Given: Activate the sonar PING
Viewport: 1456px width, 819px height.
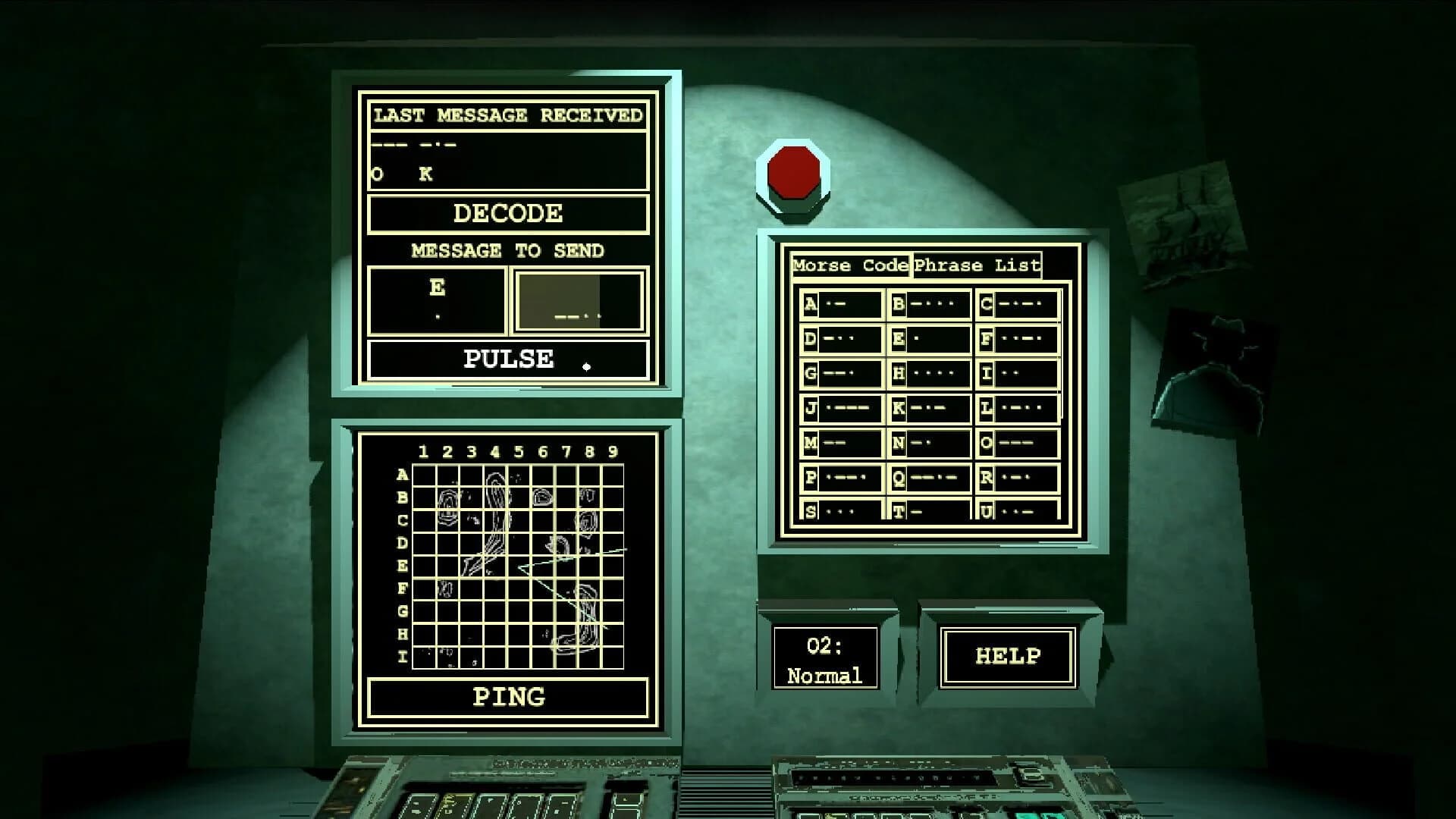Looking at the screenshot, I should pos(508,695).
